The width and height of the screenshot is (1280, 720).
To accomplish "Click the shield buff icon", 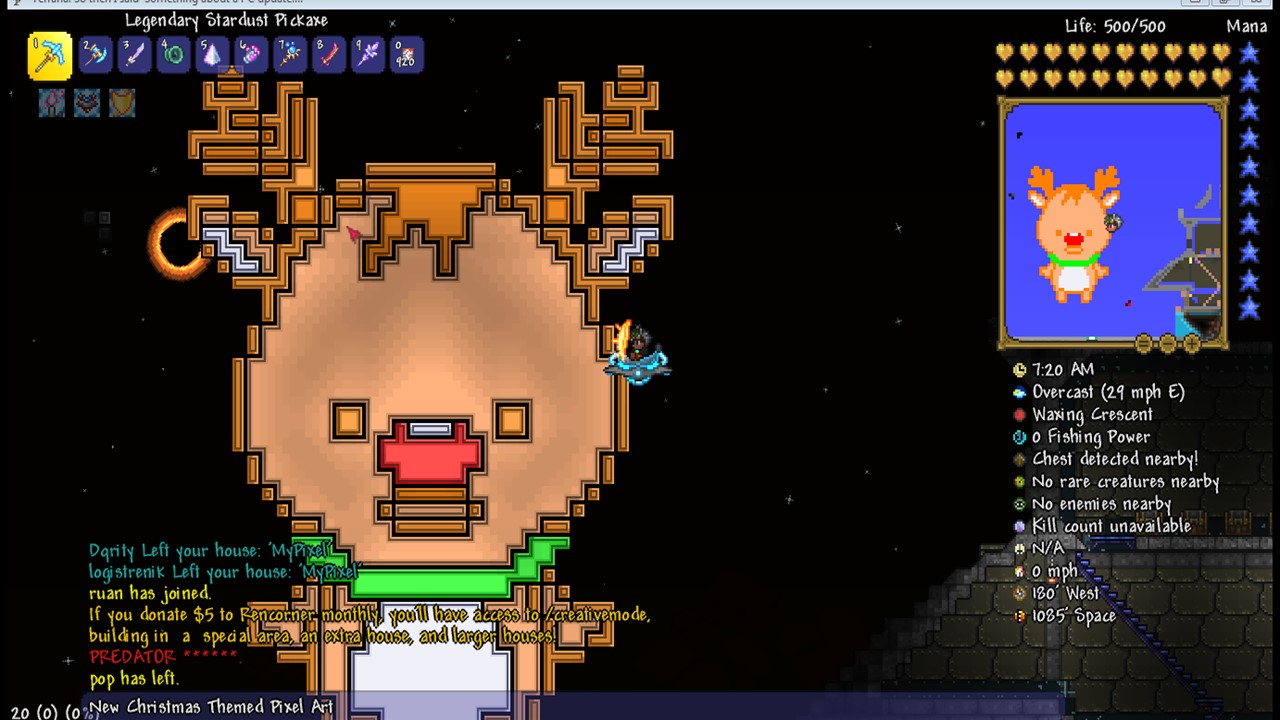I will 122,103.
